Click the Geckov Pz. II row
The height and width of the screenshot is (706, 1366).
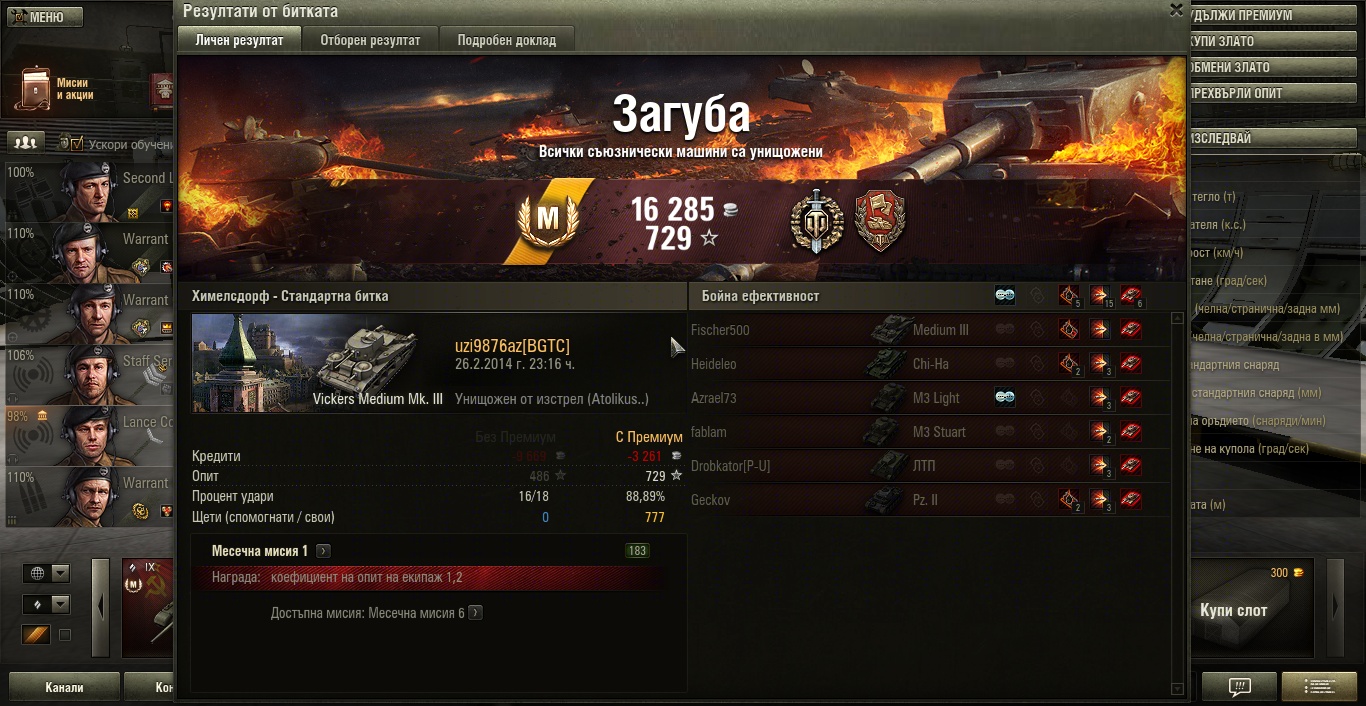(928, 500)
